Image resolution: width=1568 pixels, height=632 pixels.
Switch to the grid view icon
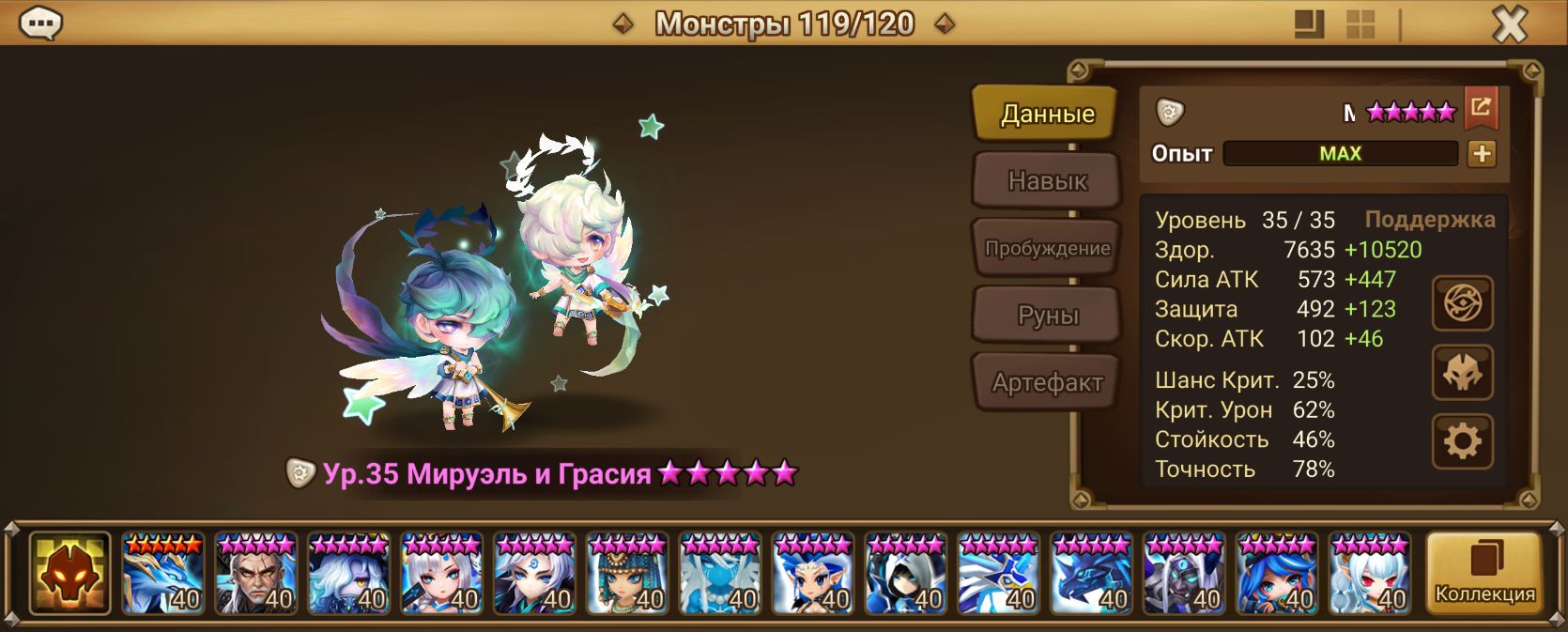pyautogui.click(x=1360, y=24)
